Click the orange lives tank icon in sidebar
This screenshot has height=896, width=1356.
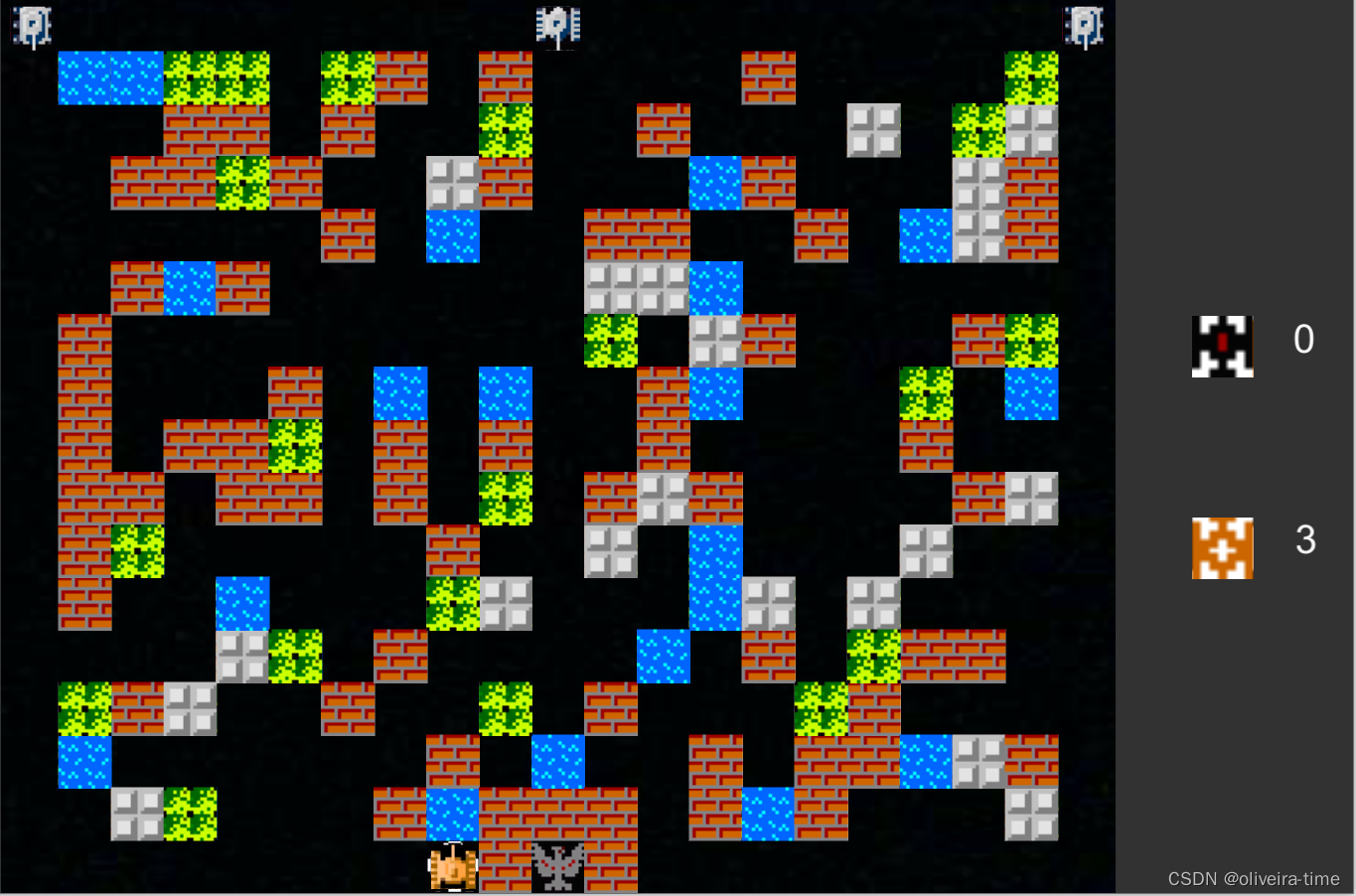(1222, 547)
